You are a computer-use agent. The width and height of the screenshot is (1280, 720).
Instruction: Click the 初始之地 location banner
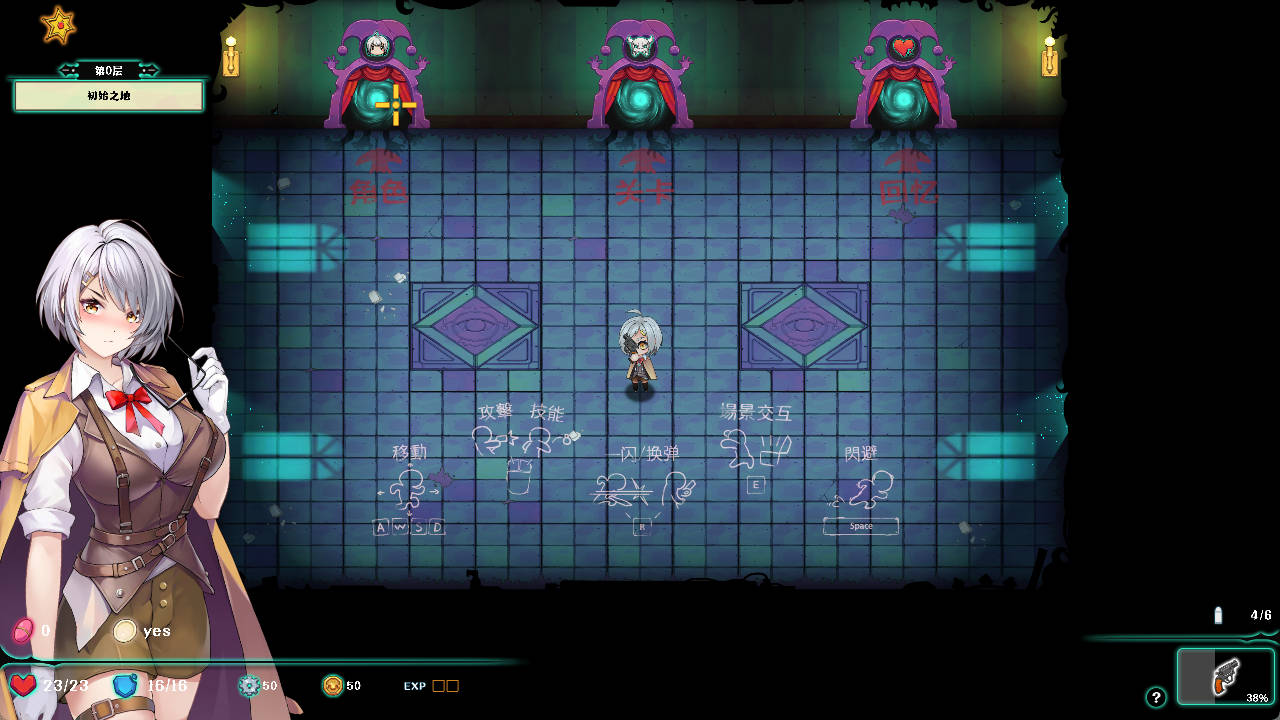pos(108,96)
